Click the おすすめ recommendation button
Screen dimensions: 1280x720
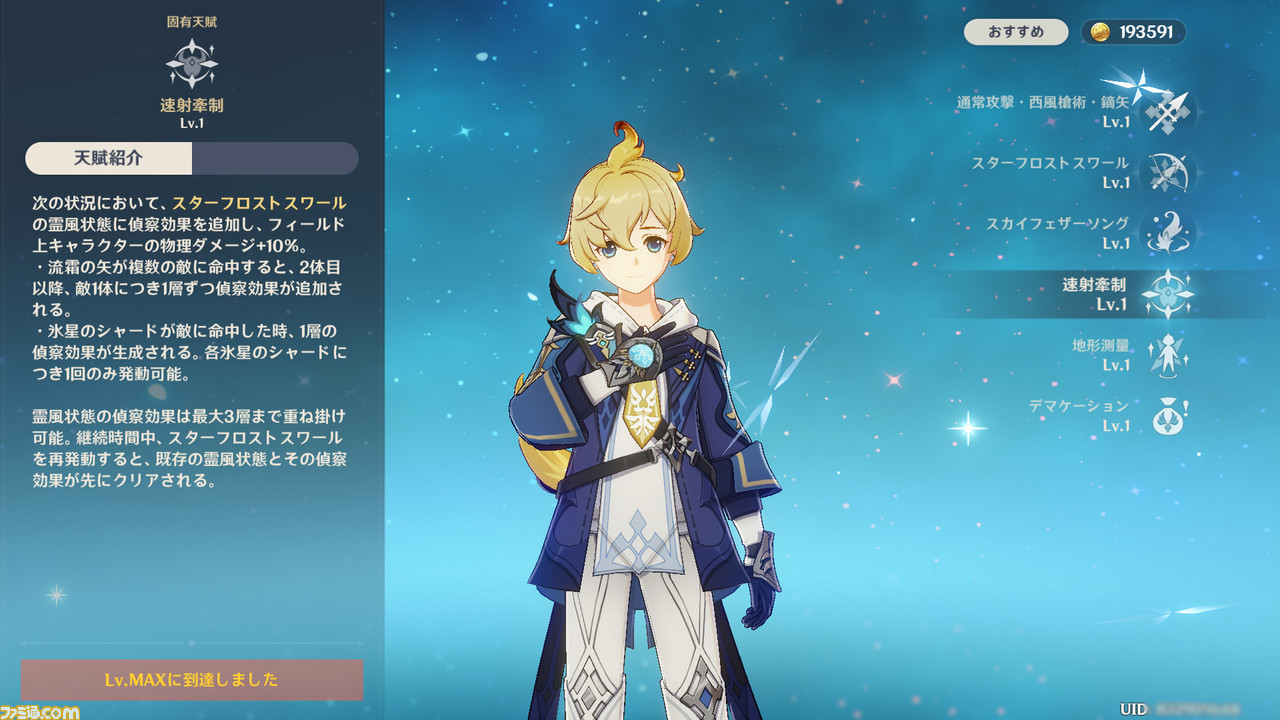[x=1016, y=32]
